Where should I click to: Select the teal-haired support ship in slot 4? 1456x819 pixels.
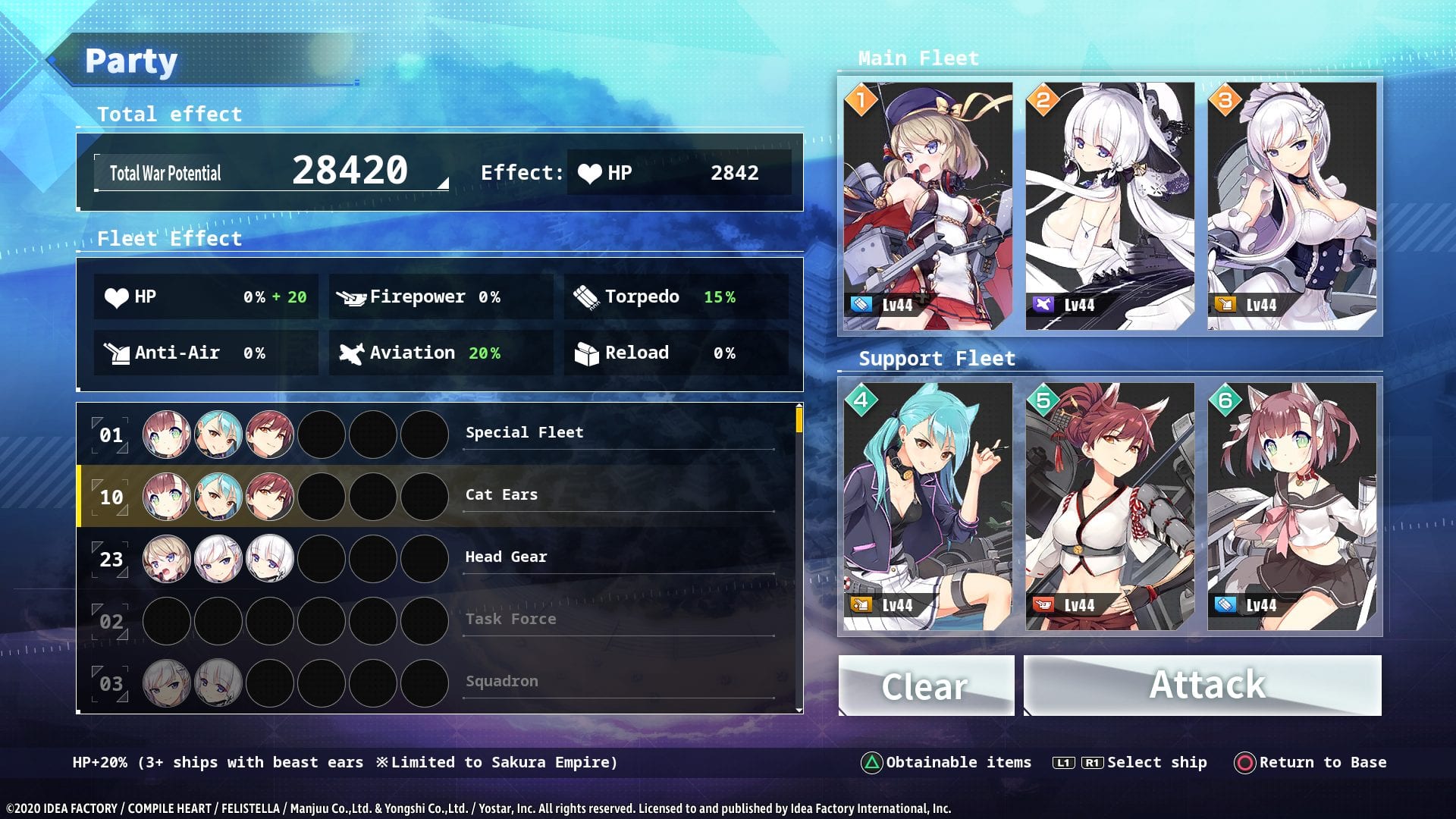[x=927, y=506]
